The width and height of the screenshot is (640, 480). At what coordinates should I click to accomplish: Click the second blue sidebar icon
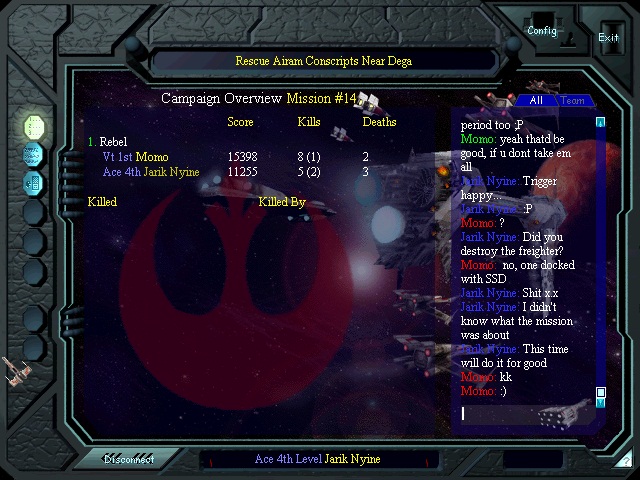tap(34, 154)
